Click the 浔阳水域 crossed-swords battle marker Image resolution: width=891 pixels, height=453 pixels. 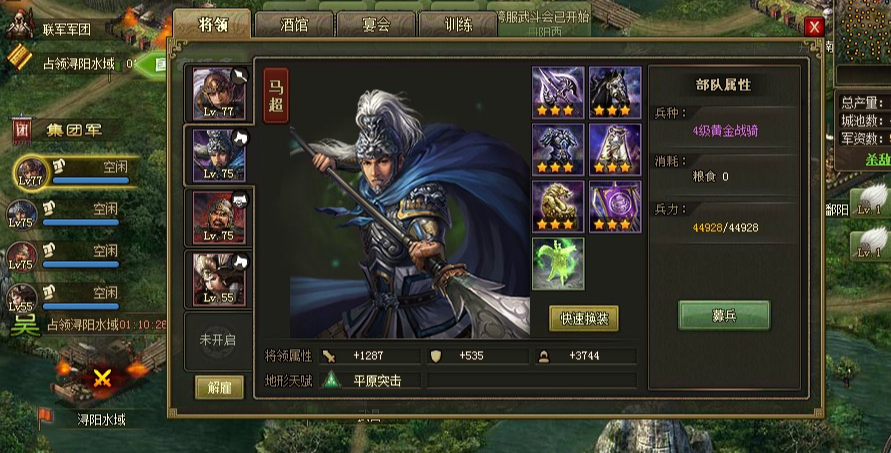101,378
